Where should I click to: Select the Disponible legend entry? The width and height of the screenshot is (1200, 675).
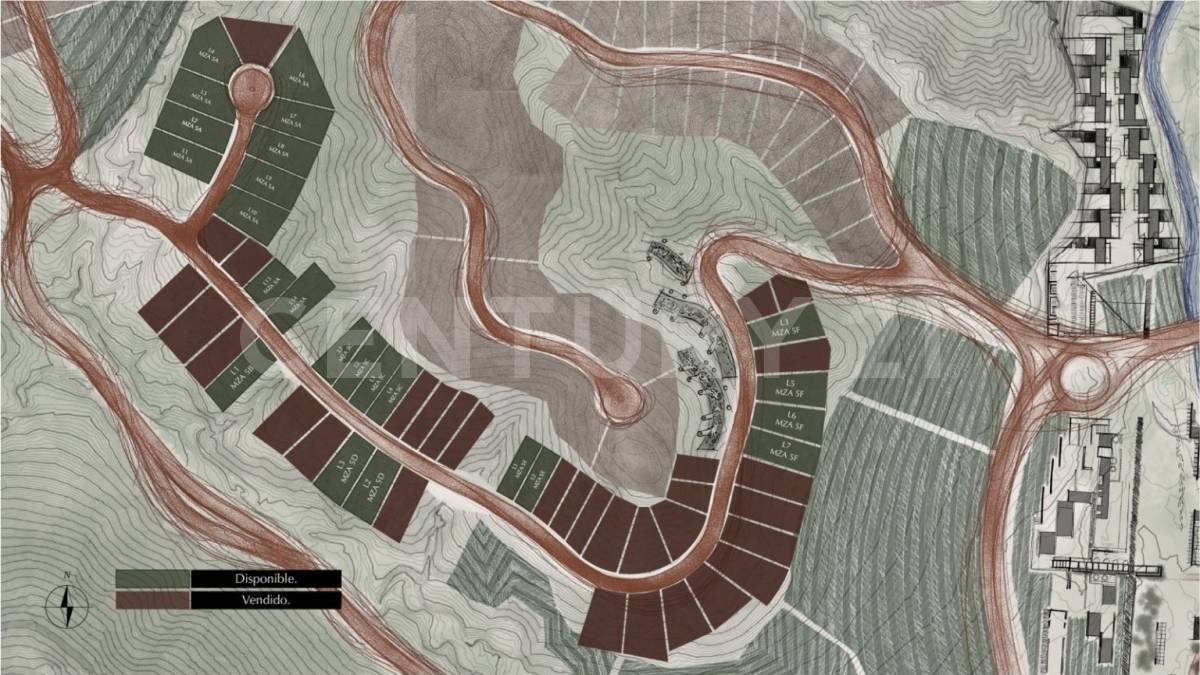coord(266,579)
